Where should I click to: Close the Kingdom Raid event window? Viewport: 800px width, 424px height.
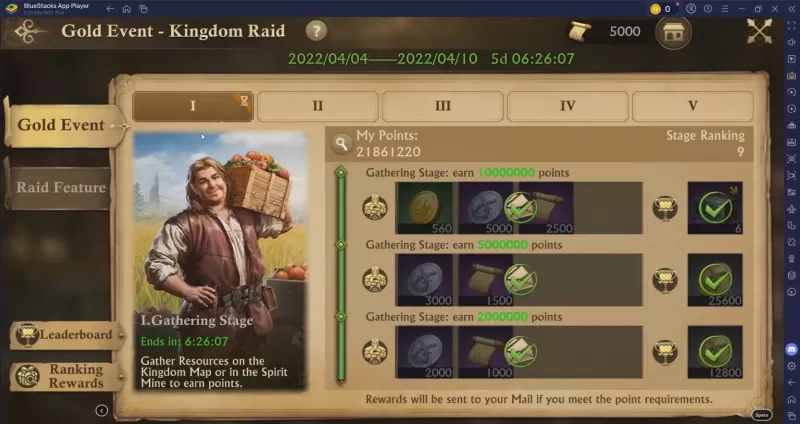(x=760, y=32)
